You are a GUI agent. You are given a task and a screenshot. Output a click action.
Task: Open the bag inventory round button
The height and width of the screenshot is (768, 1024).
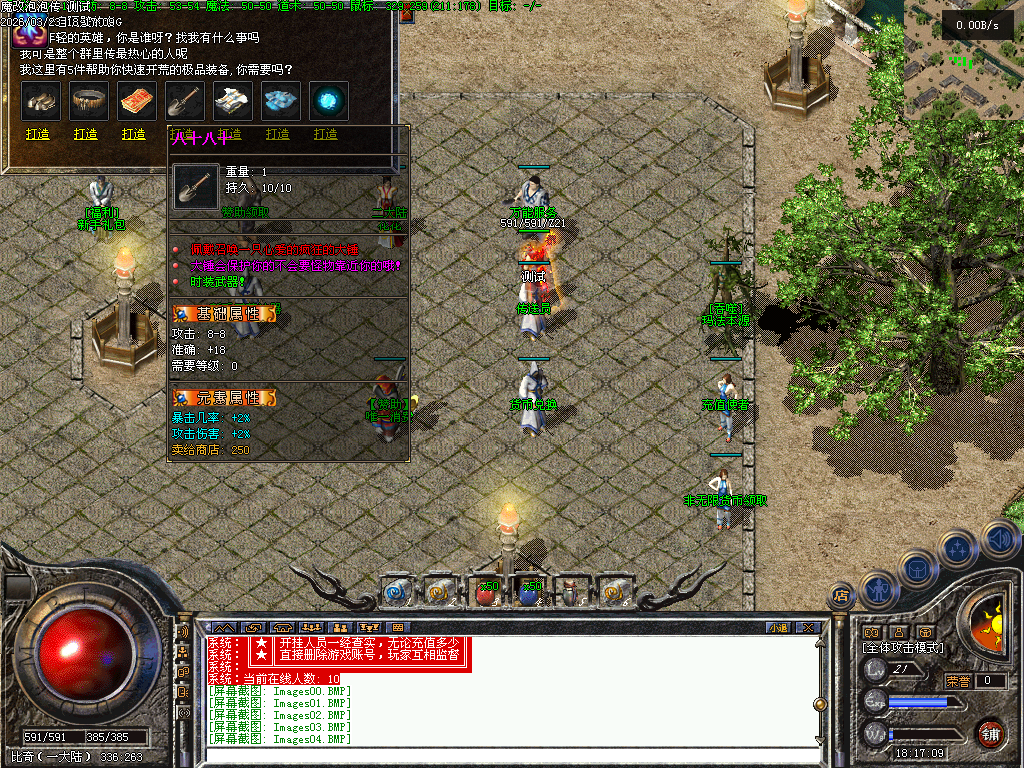click(917, 569)
